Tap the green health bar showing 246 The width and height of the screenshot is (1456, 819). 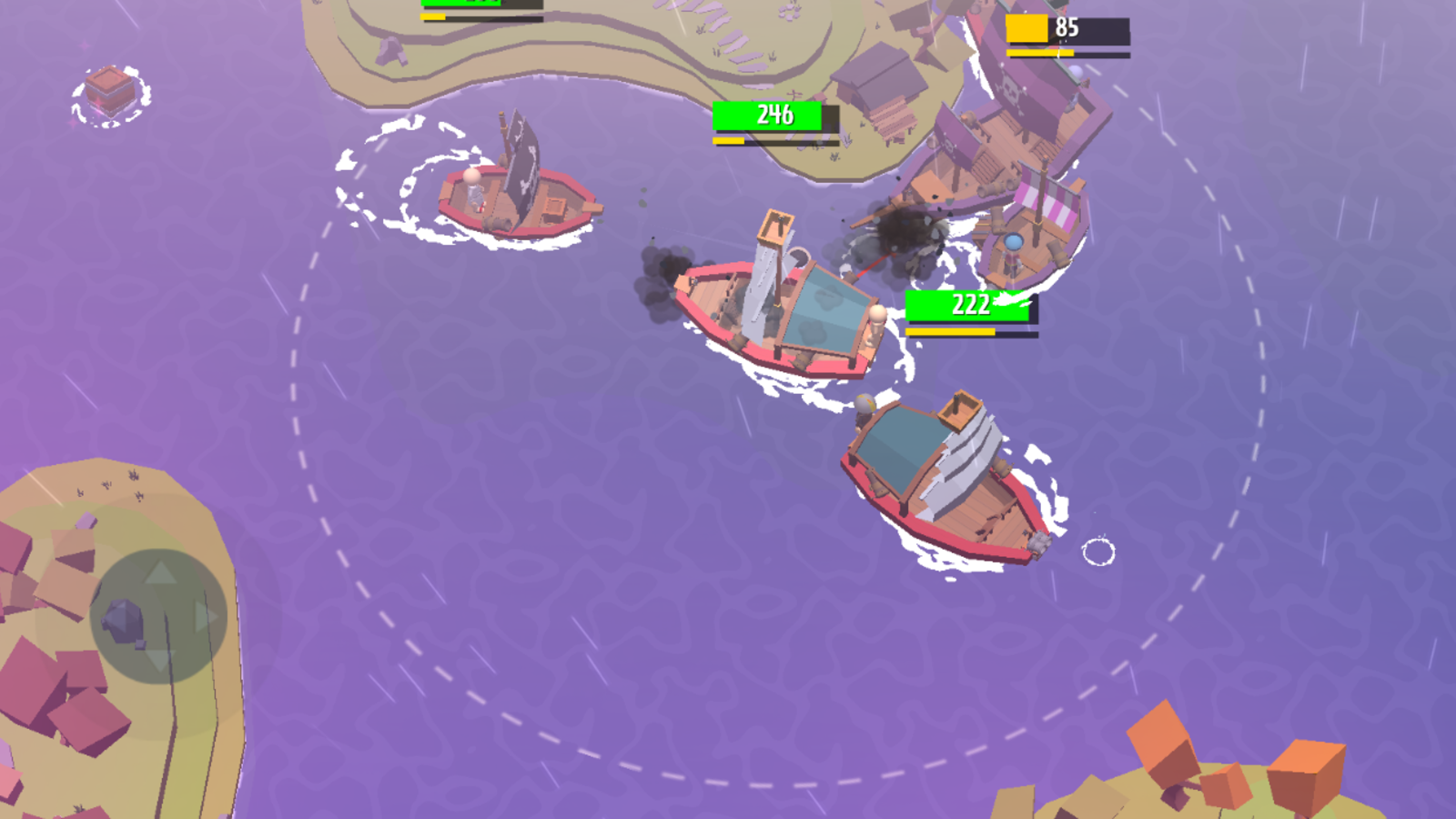click(x=769, y=116)
